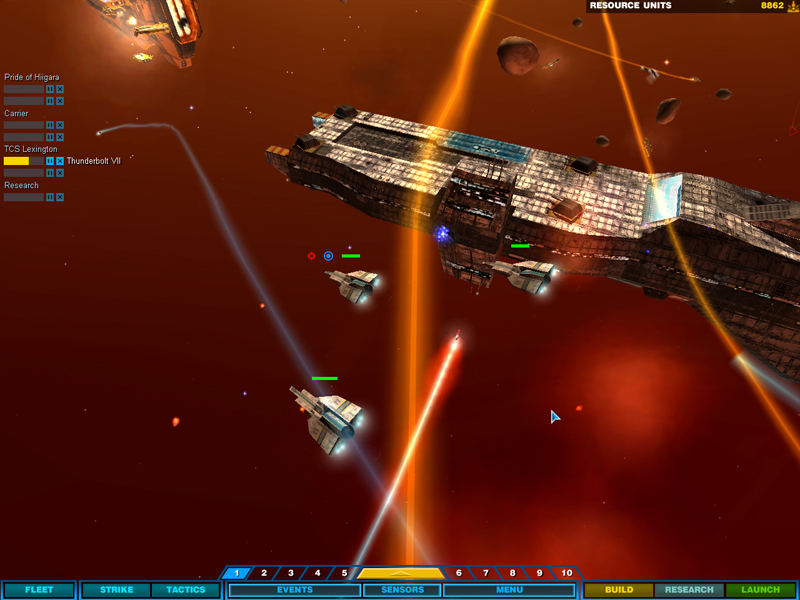
Task: Cancel the Research queue item
Action: (x=60, y=197)
